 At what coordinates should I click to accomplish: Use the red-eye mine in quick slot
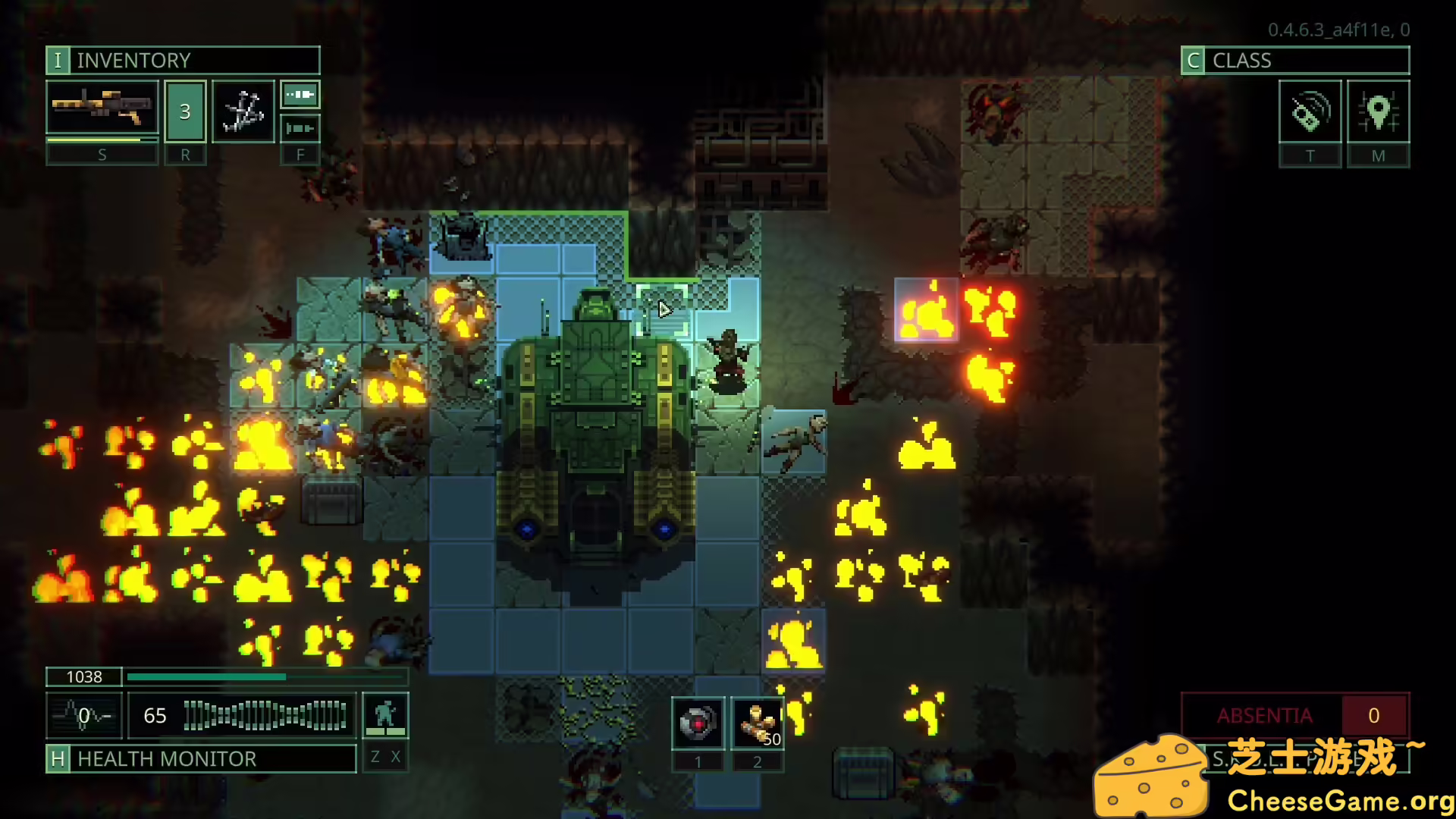pyautogui.click(x=698, y=723)
